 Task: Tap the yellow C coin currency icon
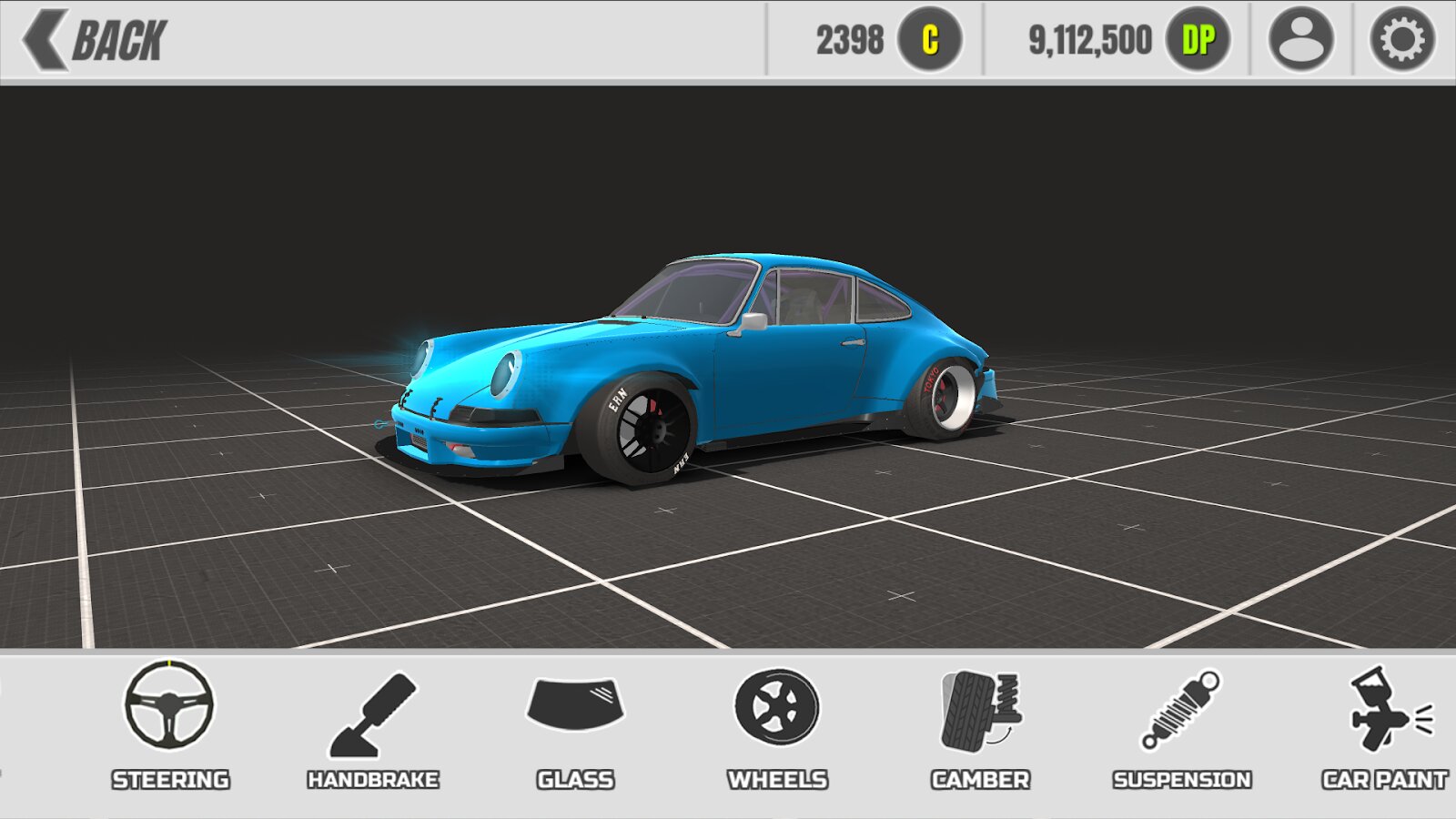point(929,40)
